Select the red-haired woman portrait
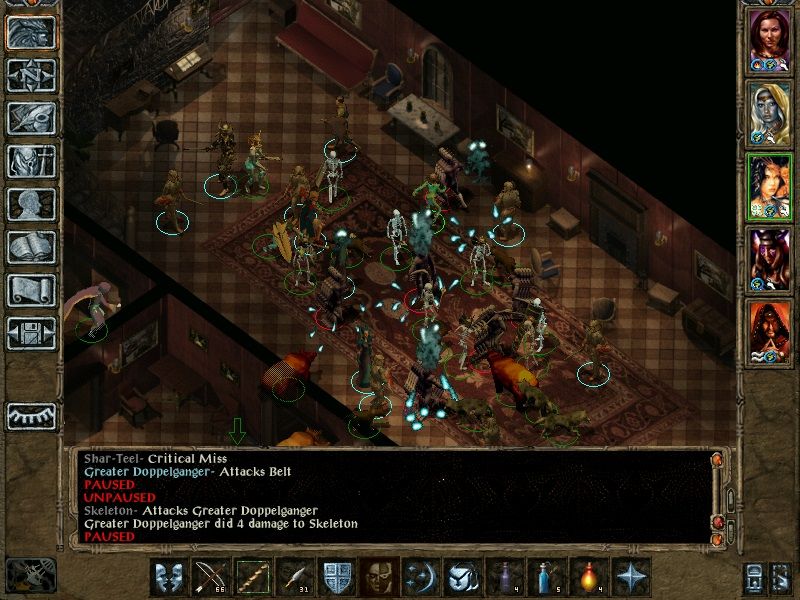 tap(769, 39)
